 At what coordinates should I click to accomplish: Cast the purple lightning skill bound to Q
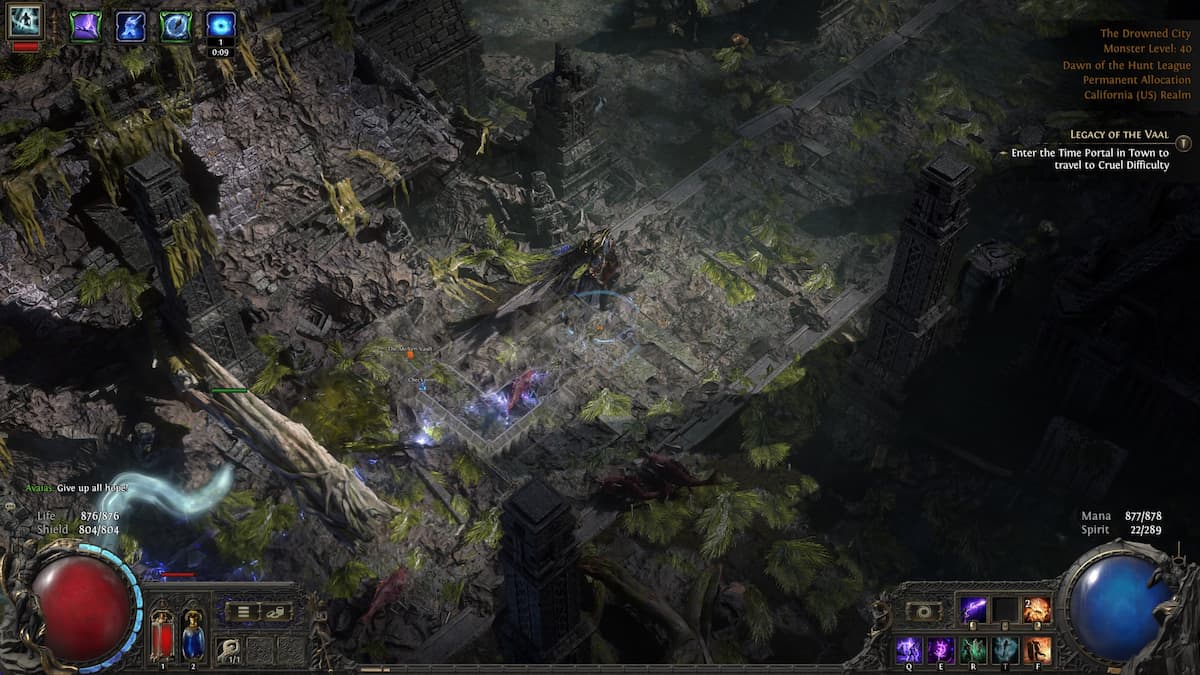(908, 649)
